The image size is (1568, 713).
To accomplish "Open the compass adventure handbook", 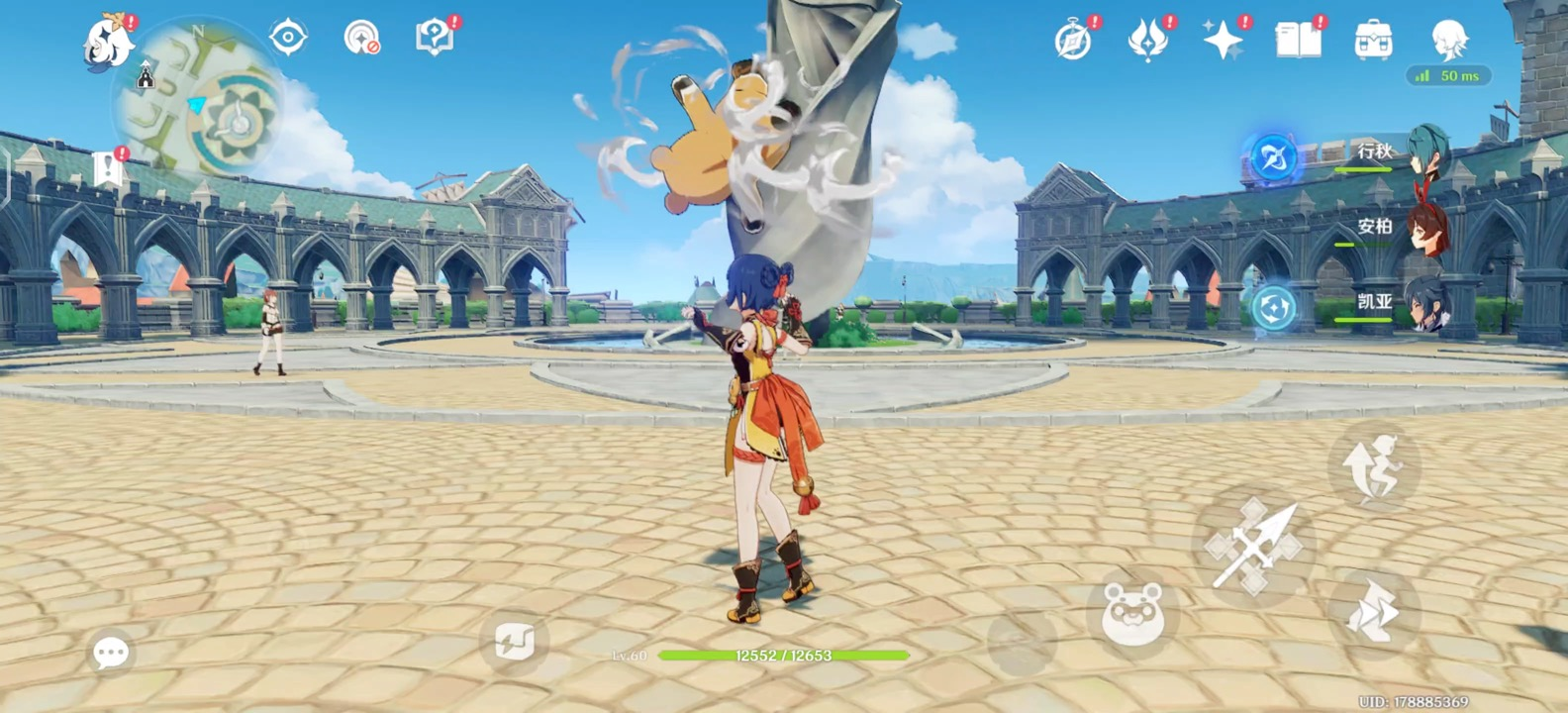I will (1073, 42).
